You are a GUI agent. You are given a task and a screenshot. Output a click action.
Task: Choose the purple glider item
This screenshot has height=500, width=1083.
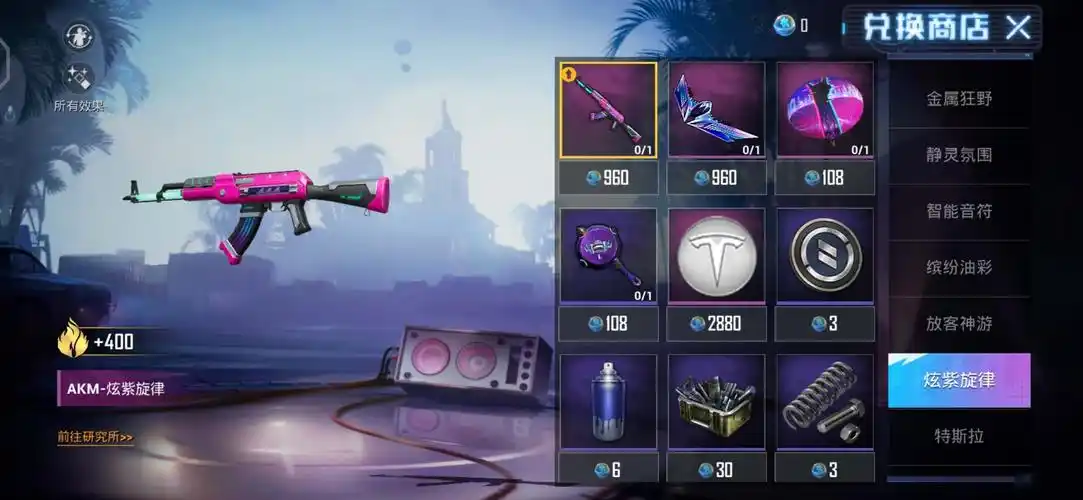(716, 111)
